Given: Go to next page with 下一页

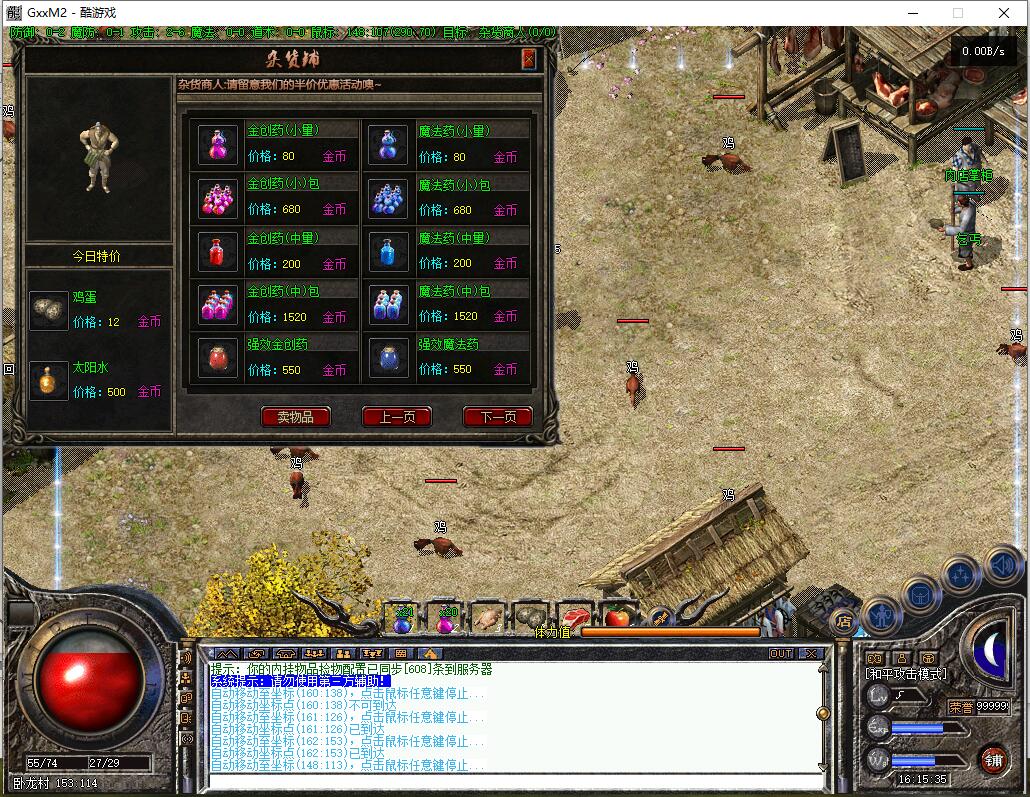Looking at the screenshot, I should click(497, 417).
